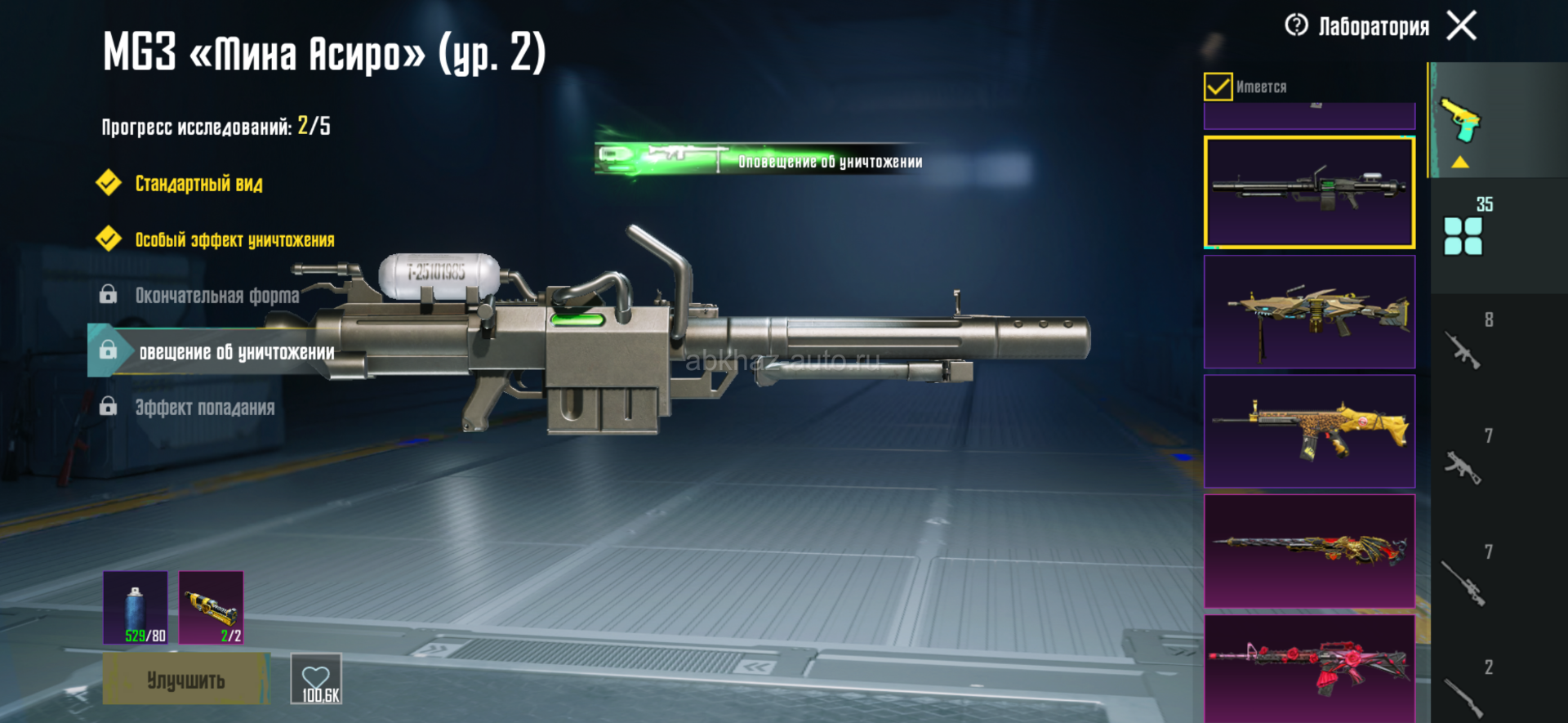The image size is (1568, 723).
Task: Open Laboratory help question mark
Action: [1296, 25]
